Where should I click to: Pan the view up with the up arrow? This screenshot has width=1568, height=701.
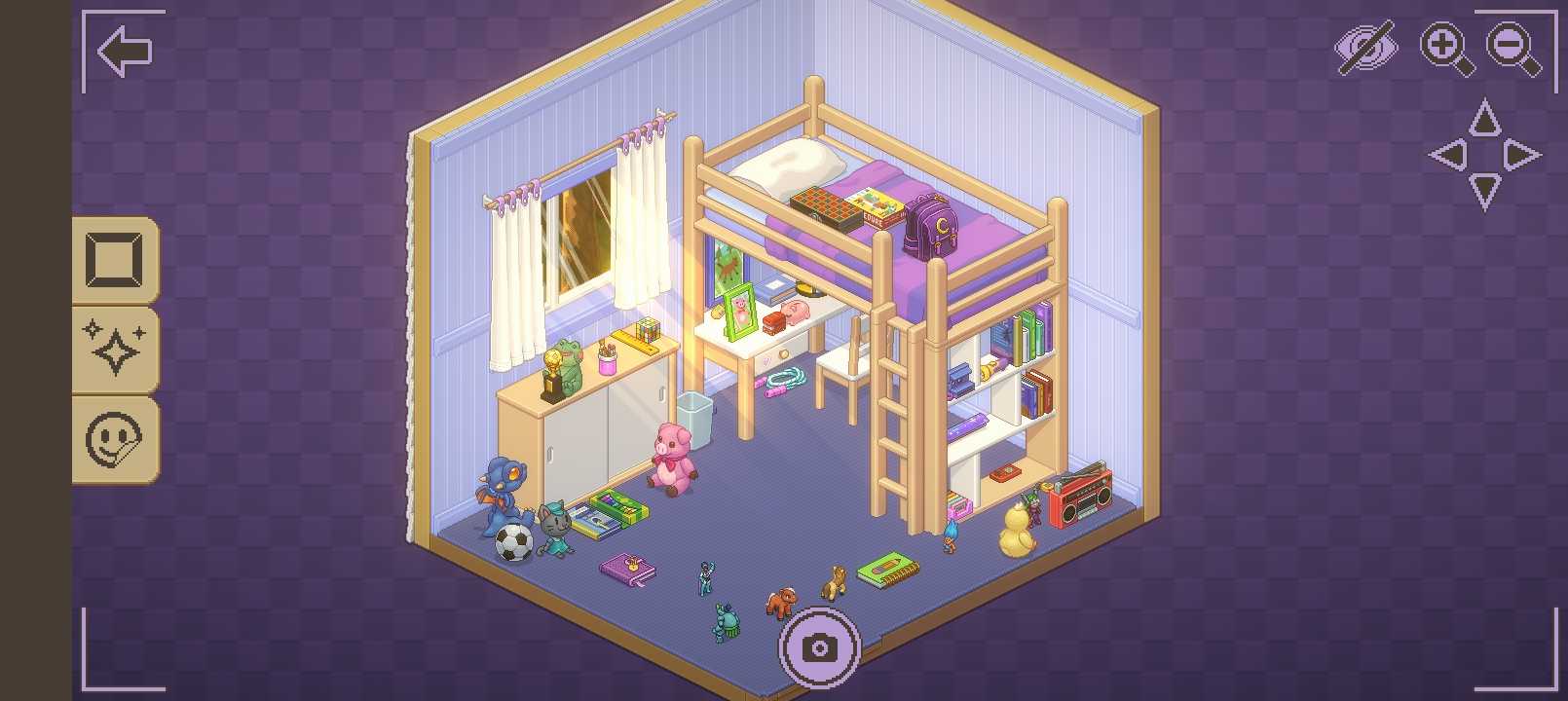1484,119
